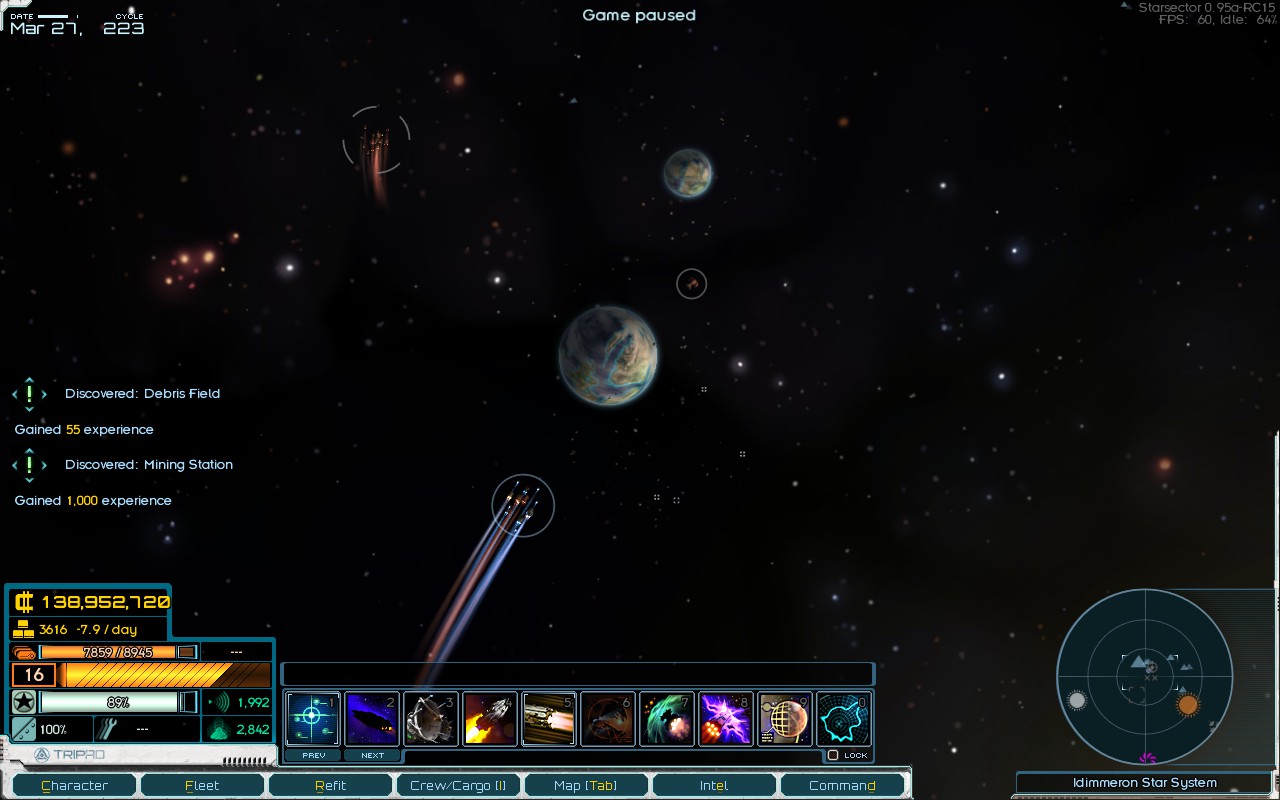Image resolution: width=1280 pixels, height=800 pixels.
Task: Switch to the Refit screen
Action: pyautogui.click(x=330, y=785)
